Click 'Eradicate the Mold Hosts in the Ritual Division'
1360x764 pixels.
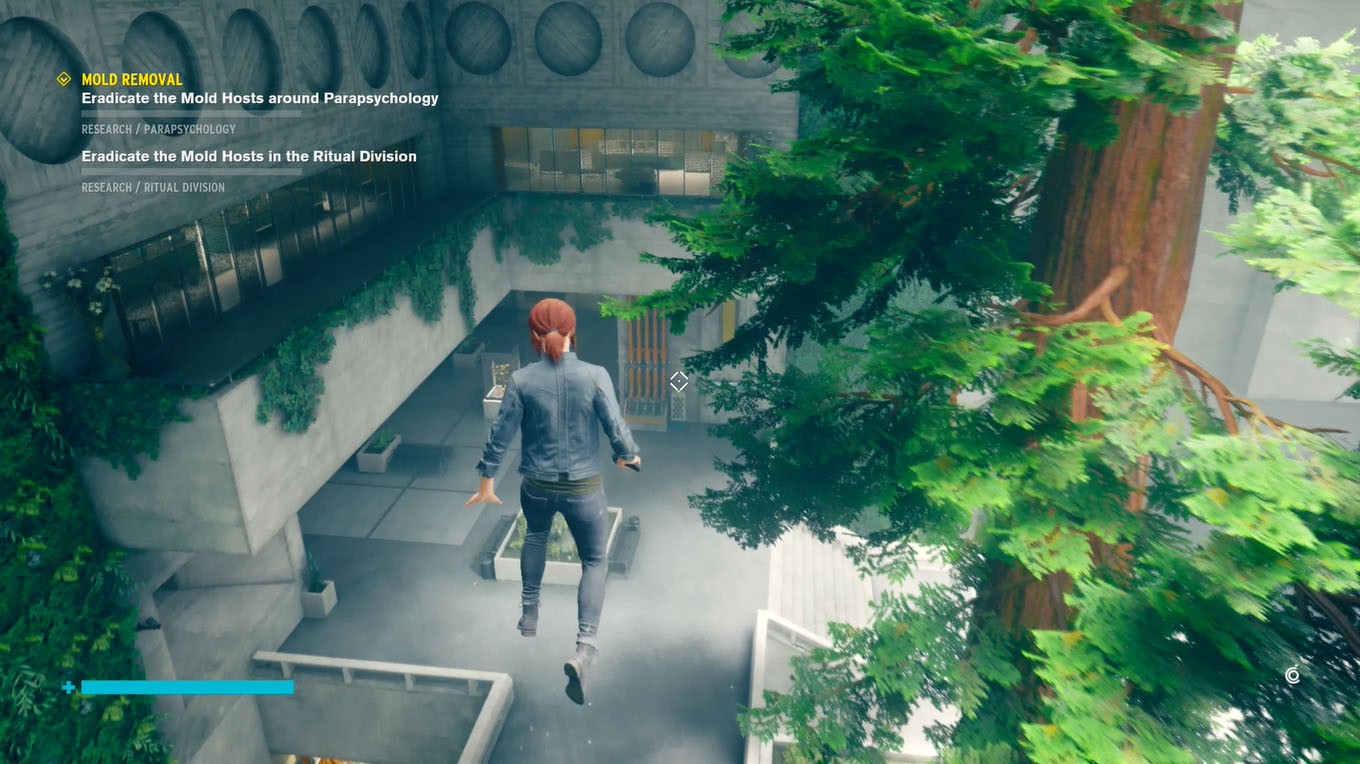click(249, 156)
